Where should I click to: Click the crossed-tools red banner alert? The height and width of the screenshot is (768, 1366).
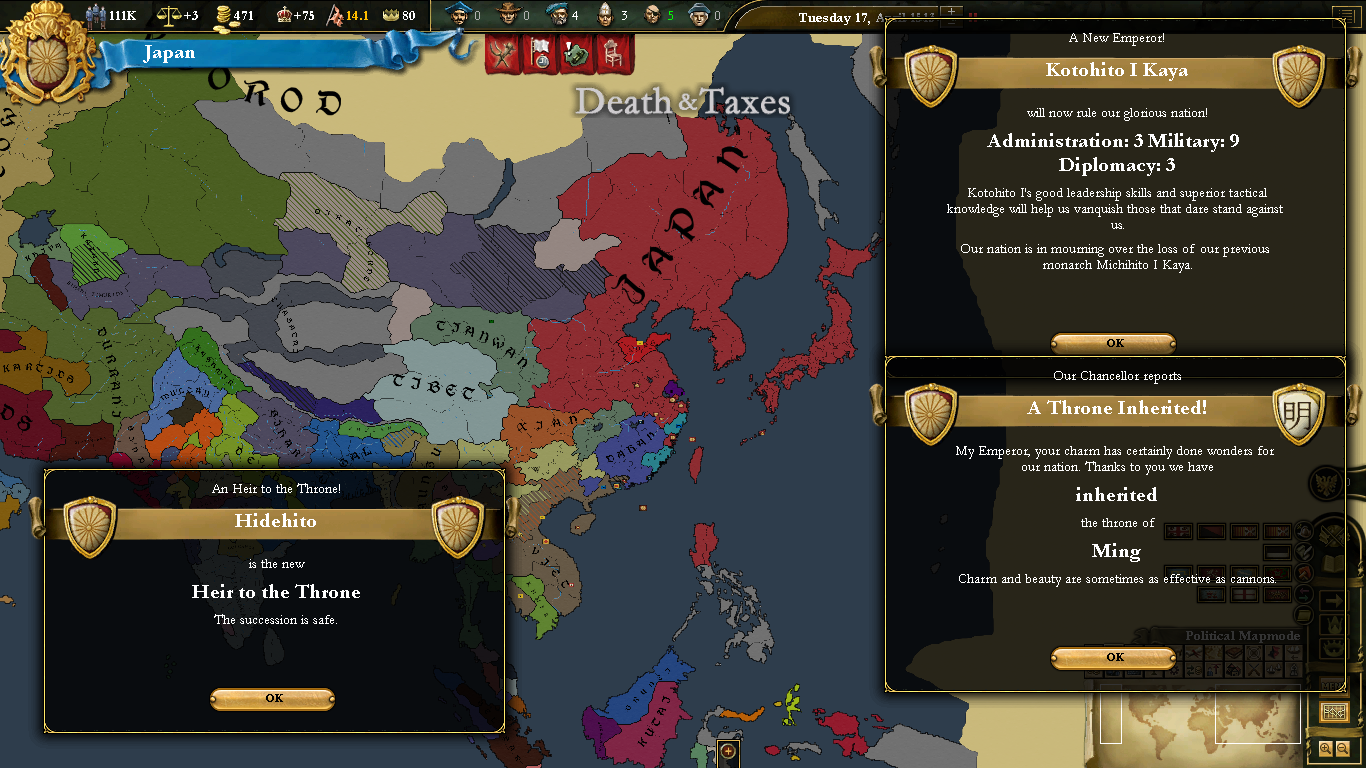(503, 54)
